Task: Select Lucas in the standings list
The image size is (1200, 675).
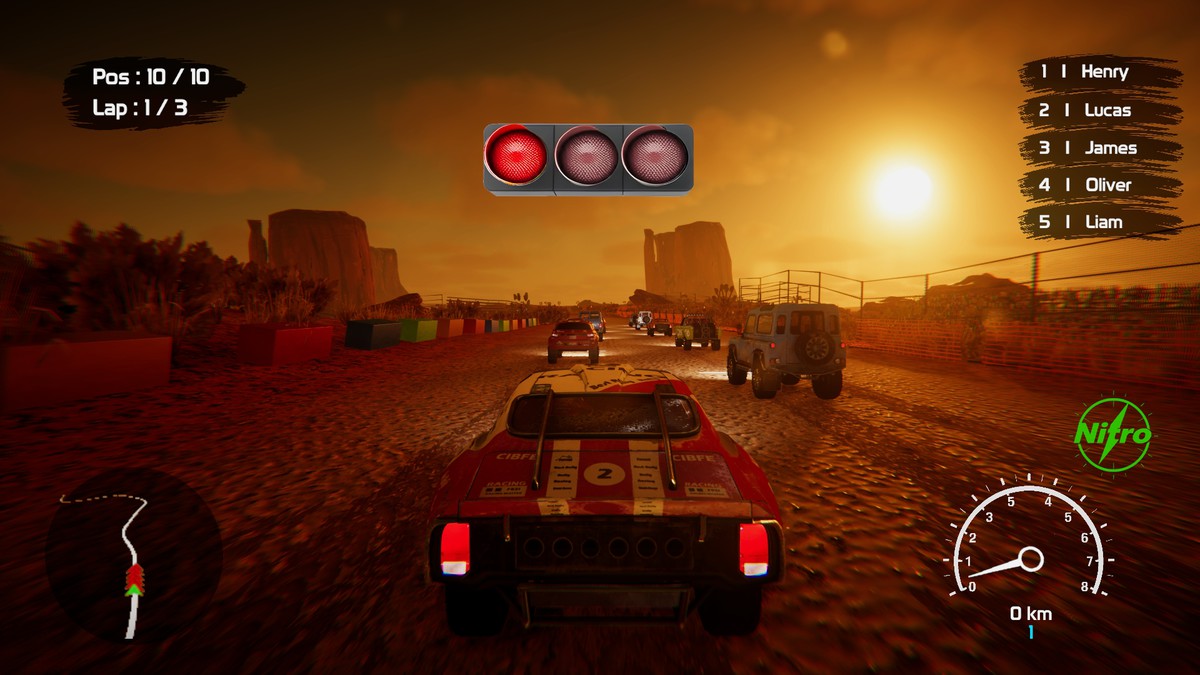Action: point(1099,110)
